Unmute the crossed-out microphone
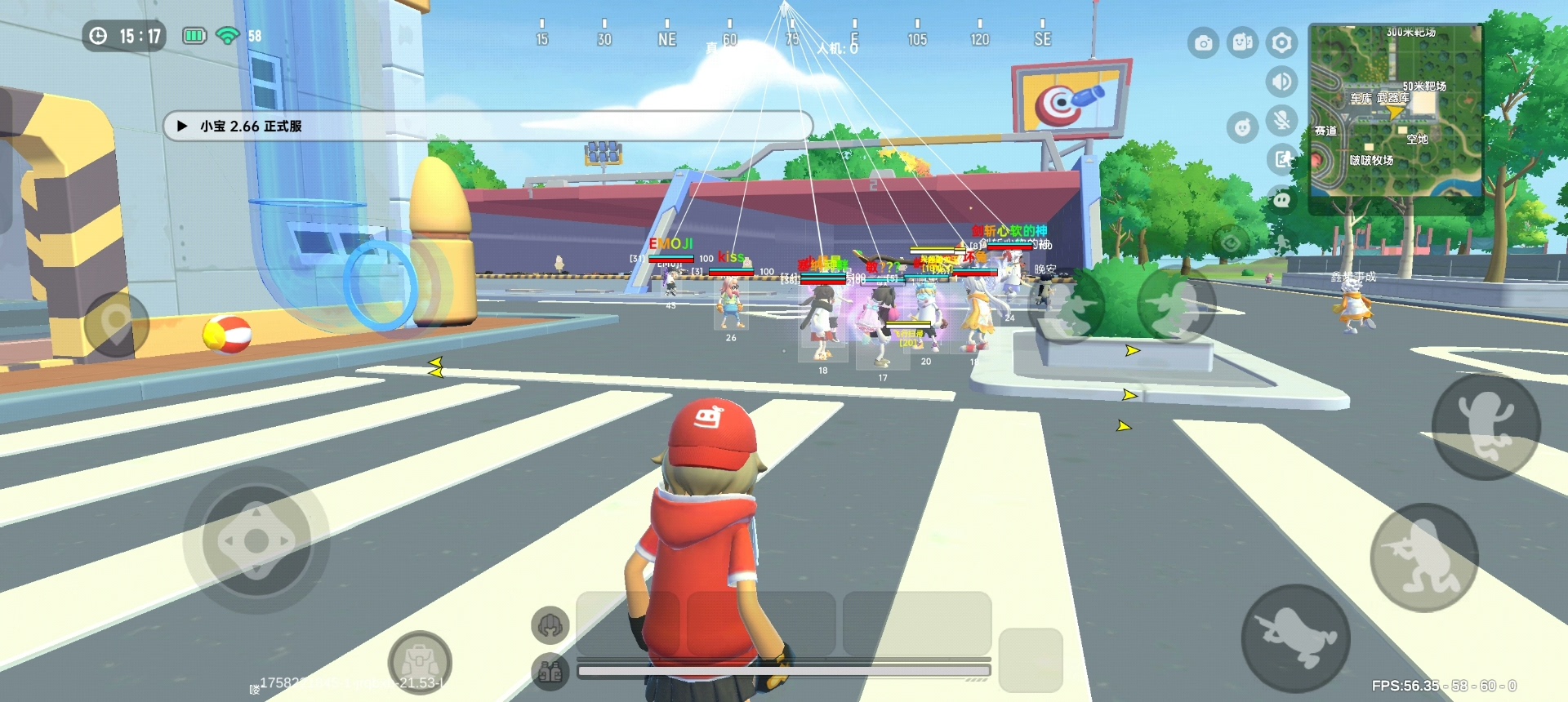 coord(1281,121)
